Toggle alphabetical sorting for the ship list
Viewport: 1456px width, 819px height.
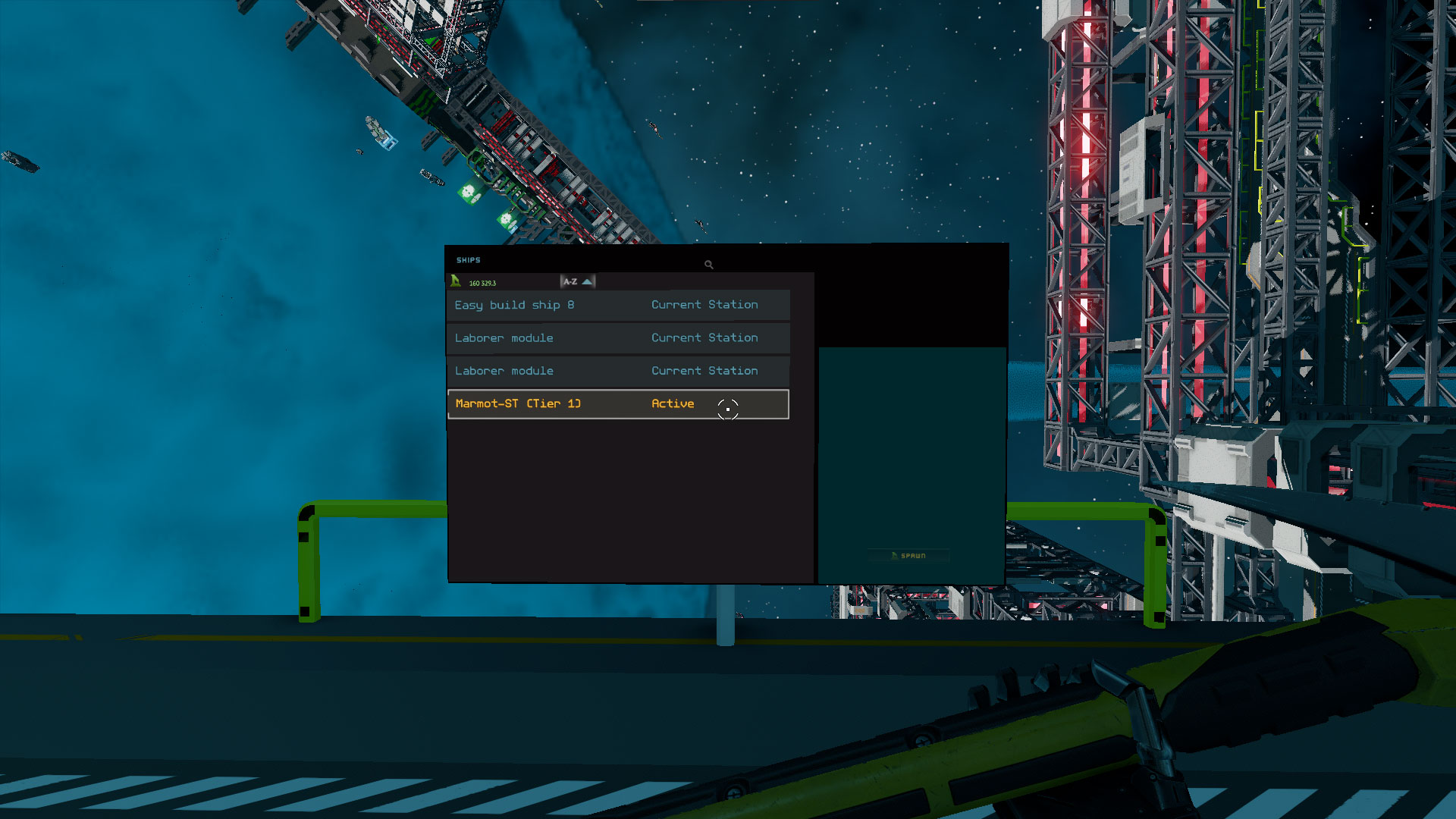click(572, 281)
